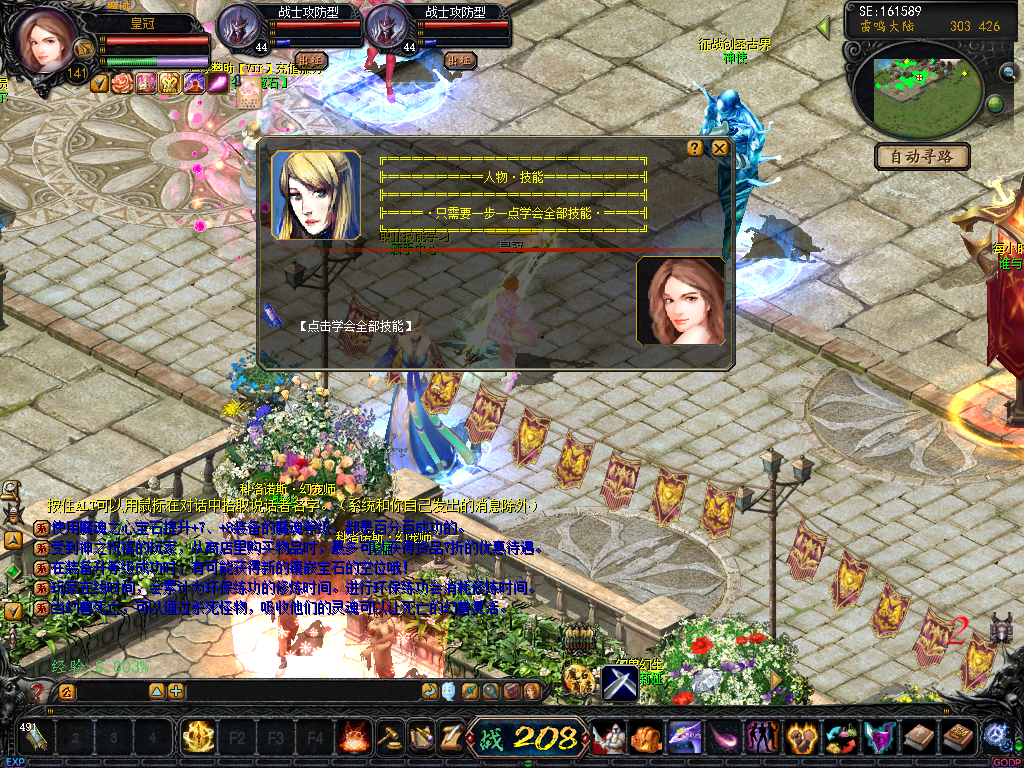Activate the crossed swords skill icon
The height and width of the screenshot is (768, 1024).
(619, 683)
